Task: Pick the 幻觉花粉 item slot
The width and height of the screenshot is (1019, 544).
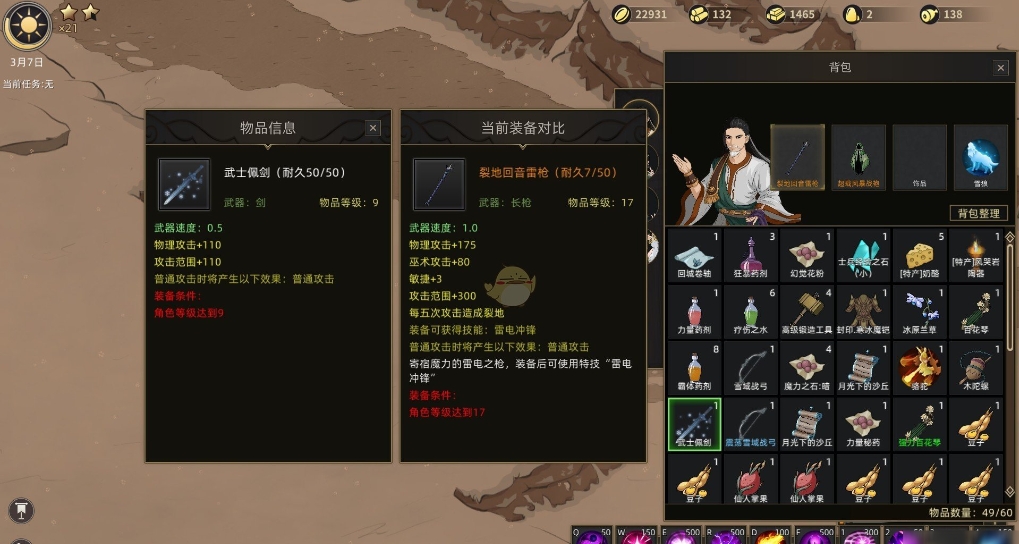Action: tap(806, 255)
